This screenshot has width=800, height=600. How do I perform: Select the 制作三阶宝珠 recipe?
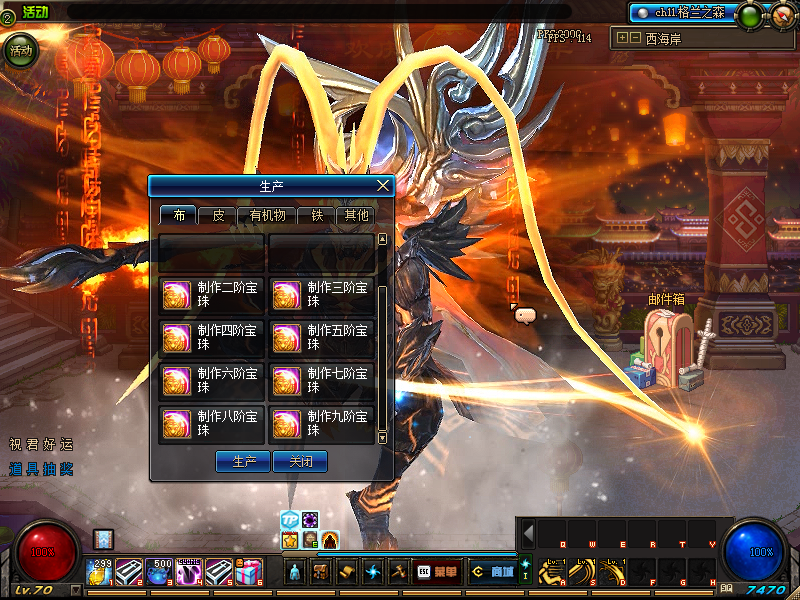click(x=322, y=296)
